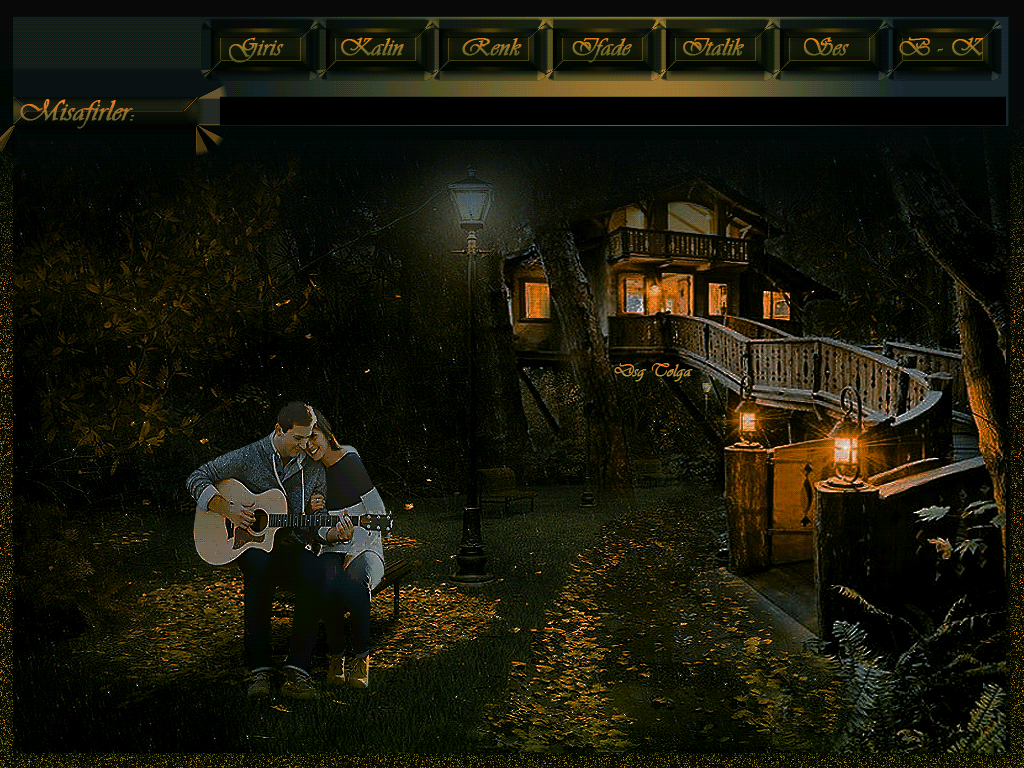Activate the Ses sound button

(x=828, y=48)
